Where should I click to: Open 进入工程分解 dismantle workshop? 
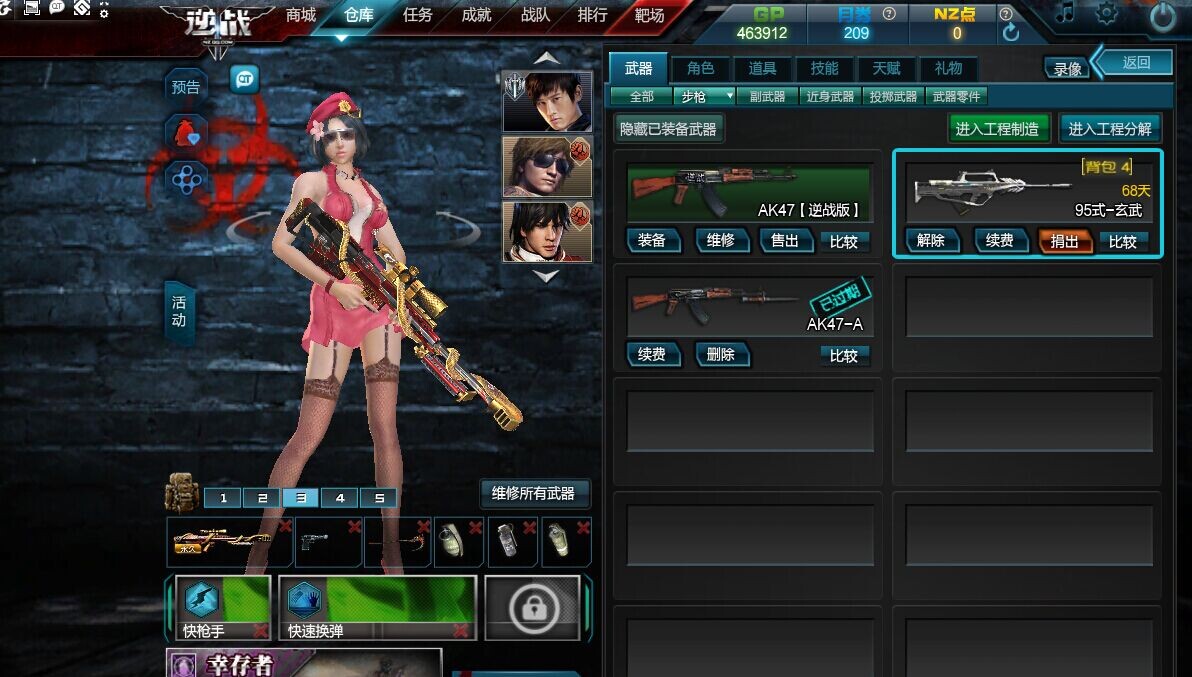pyautogui.click(x=1110, y=129)
